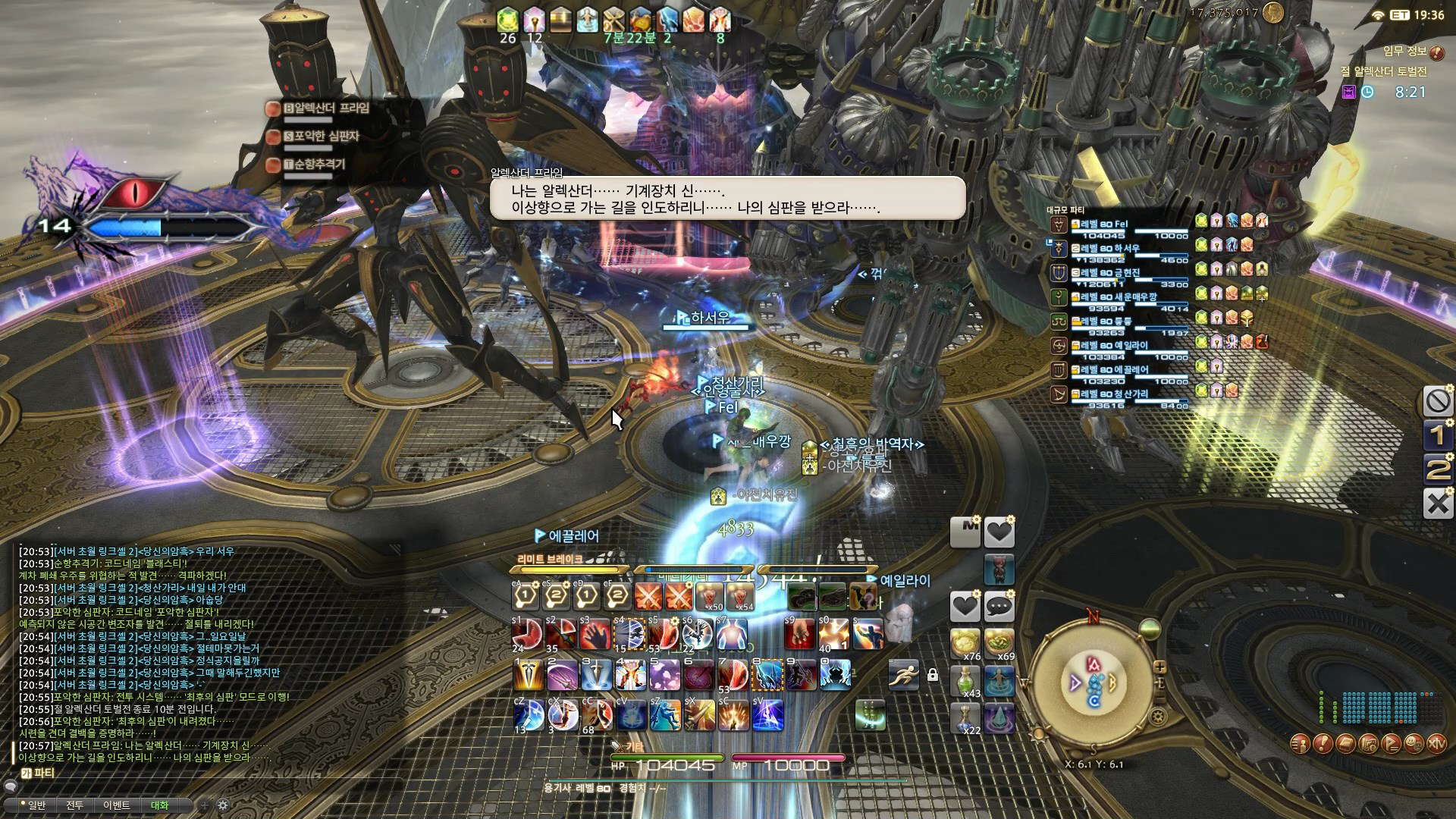Image resolution: width=1456 pixels, height=819 pixels.
Task: Open the 이벤트 chat tab
Action: (x=116, y=805)
